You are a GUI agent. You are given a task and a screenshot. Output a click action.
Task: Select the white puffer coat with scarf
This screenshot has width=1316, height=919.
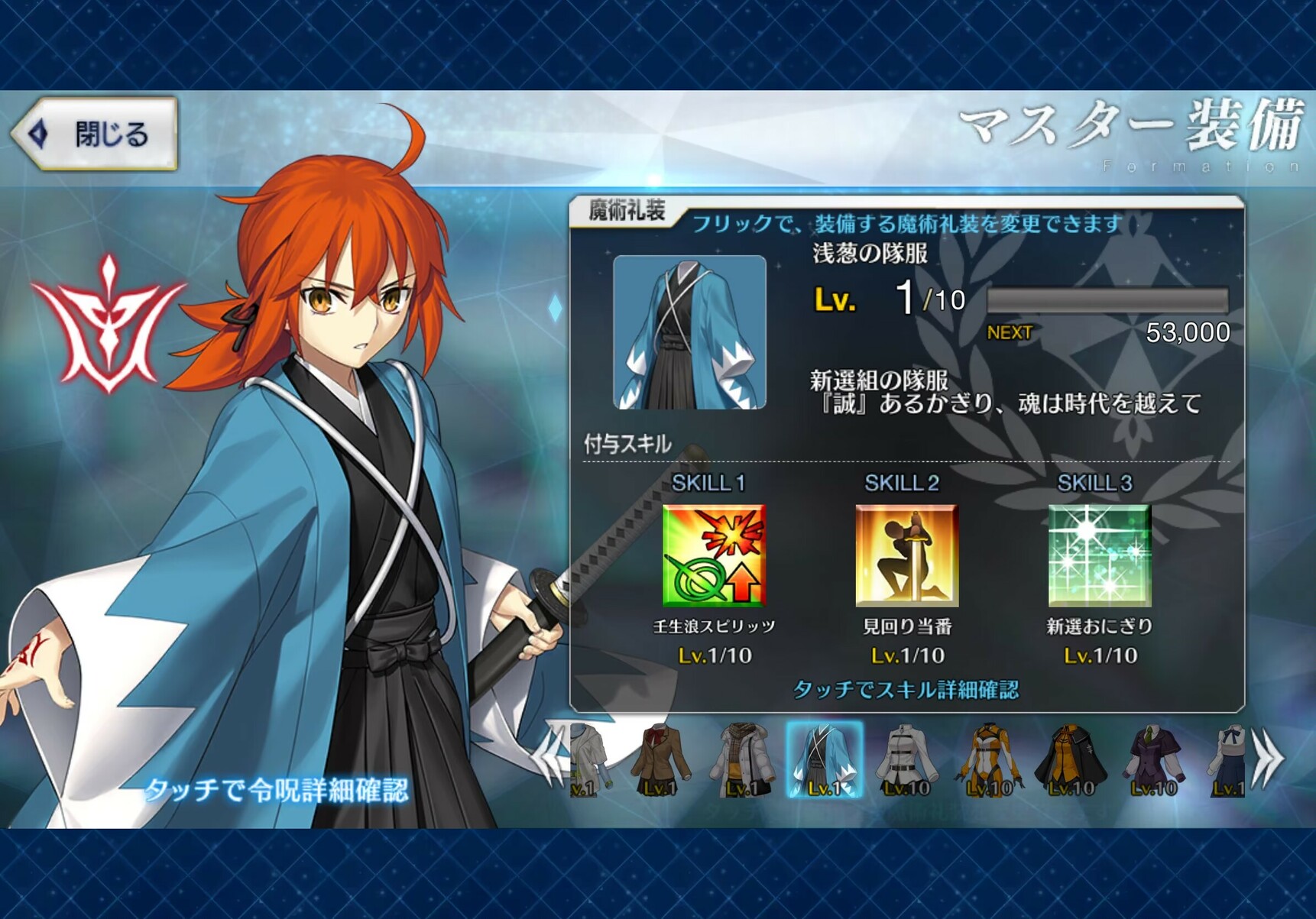(x=743, y=760)
